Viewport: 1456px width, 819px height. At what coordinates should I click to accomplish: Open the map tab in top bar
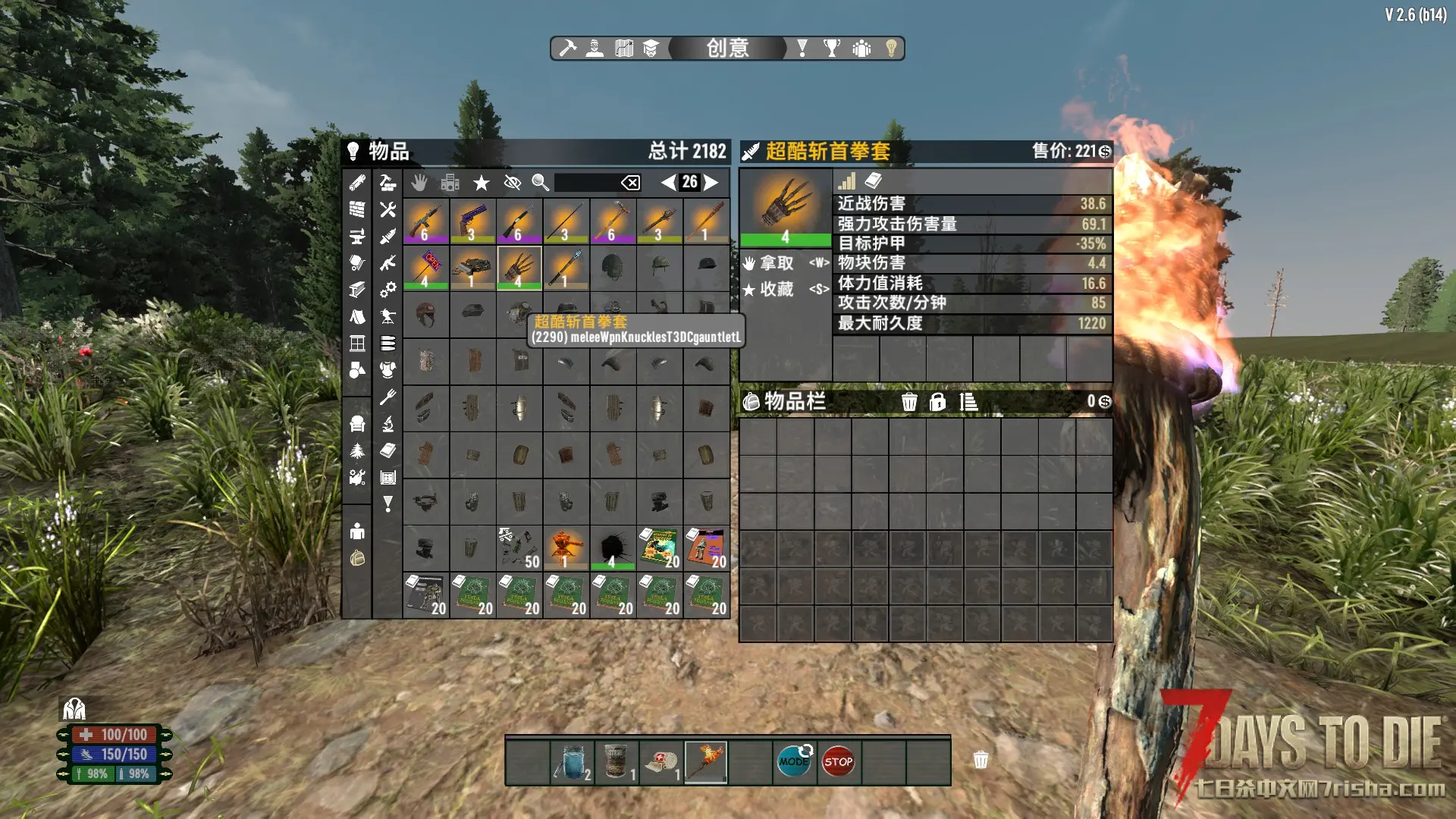(624, 49)
